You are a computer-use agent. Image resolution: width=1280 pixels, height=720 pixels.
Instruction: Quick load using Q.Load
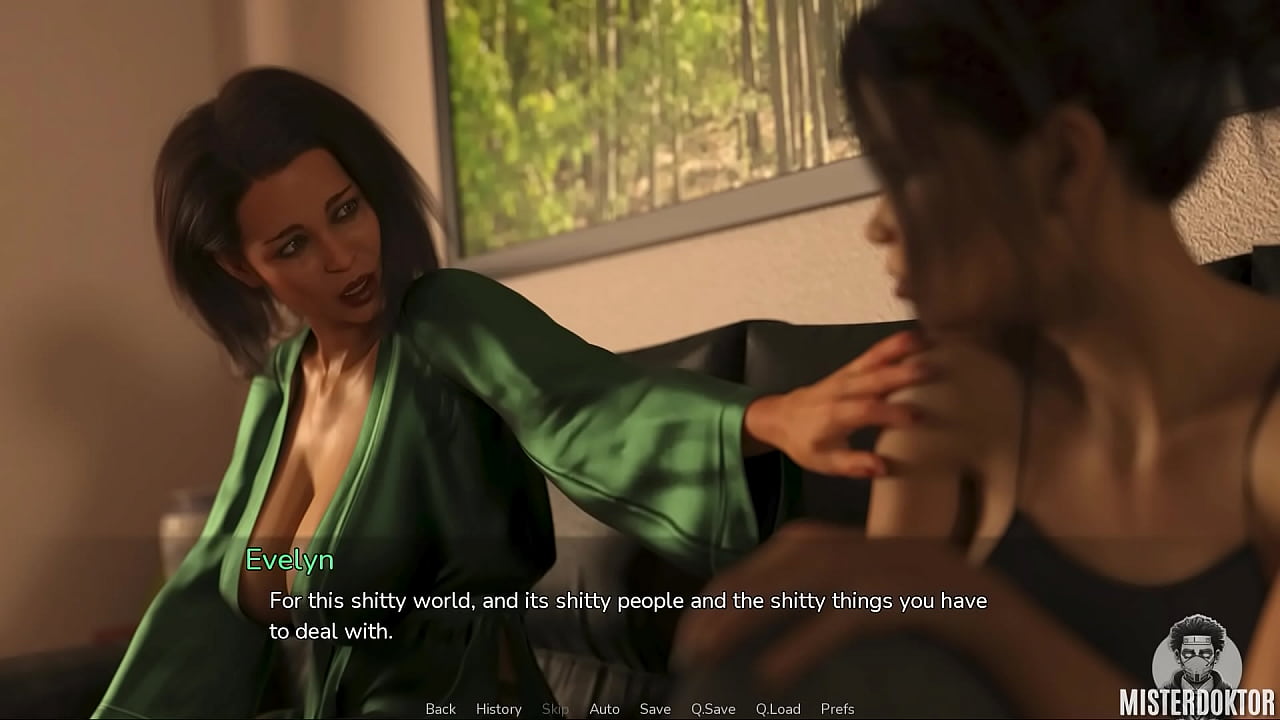point(778,709)
